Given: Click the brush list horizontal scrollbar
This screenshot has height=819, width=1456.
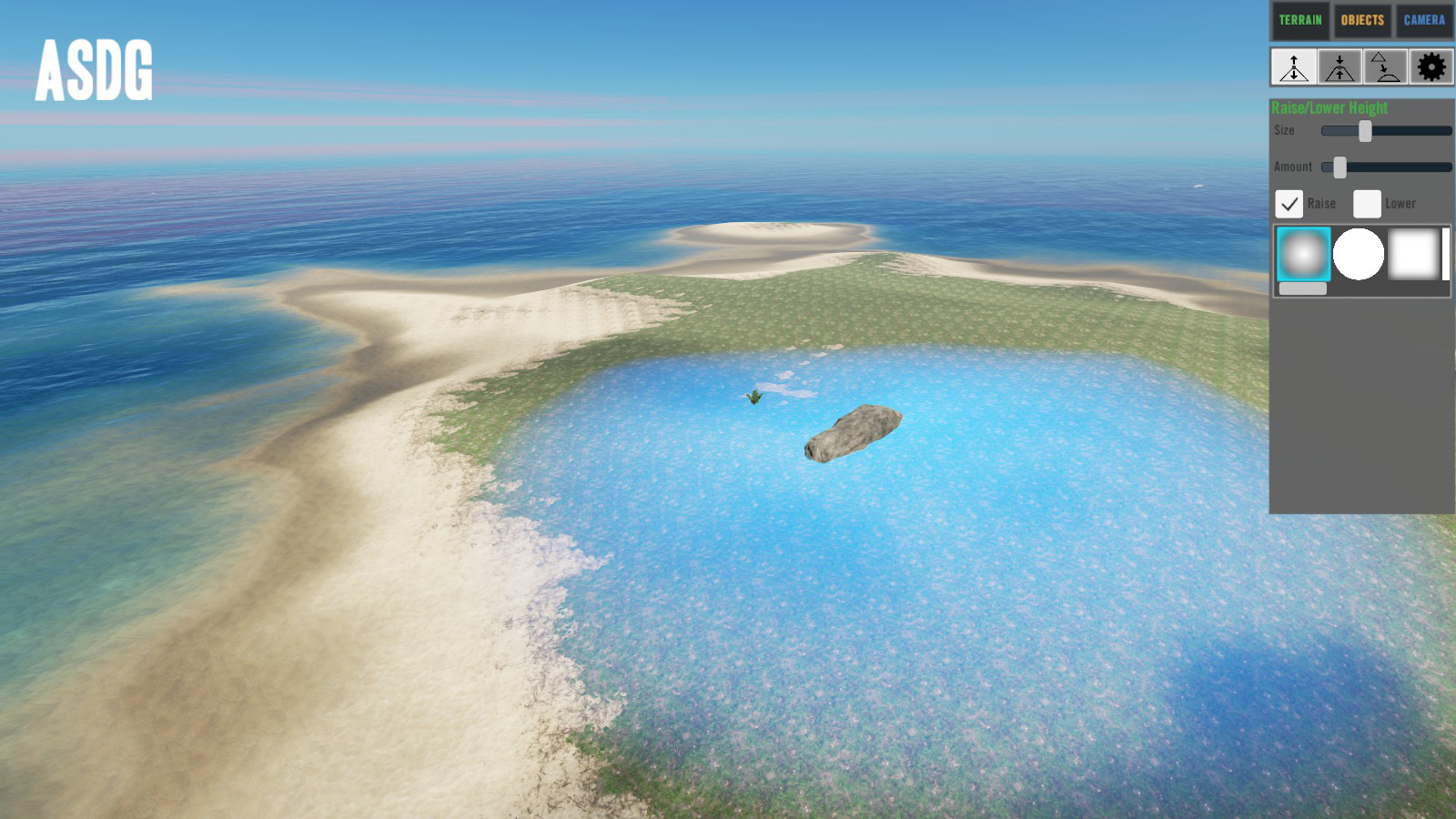Looking at the screenshot, I should (1303, 288).
